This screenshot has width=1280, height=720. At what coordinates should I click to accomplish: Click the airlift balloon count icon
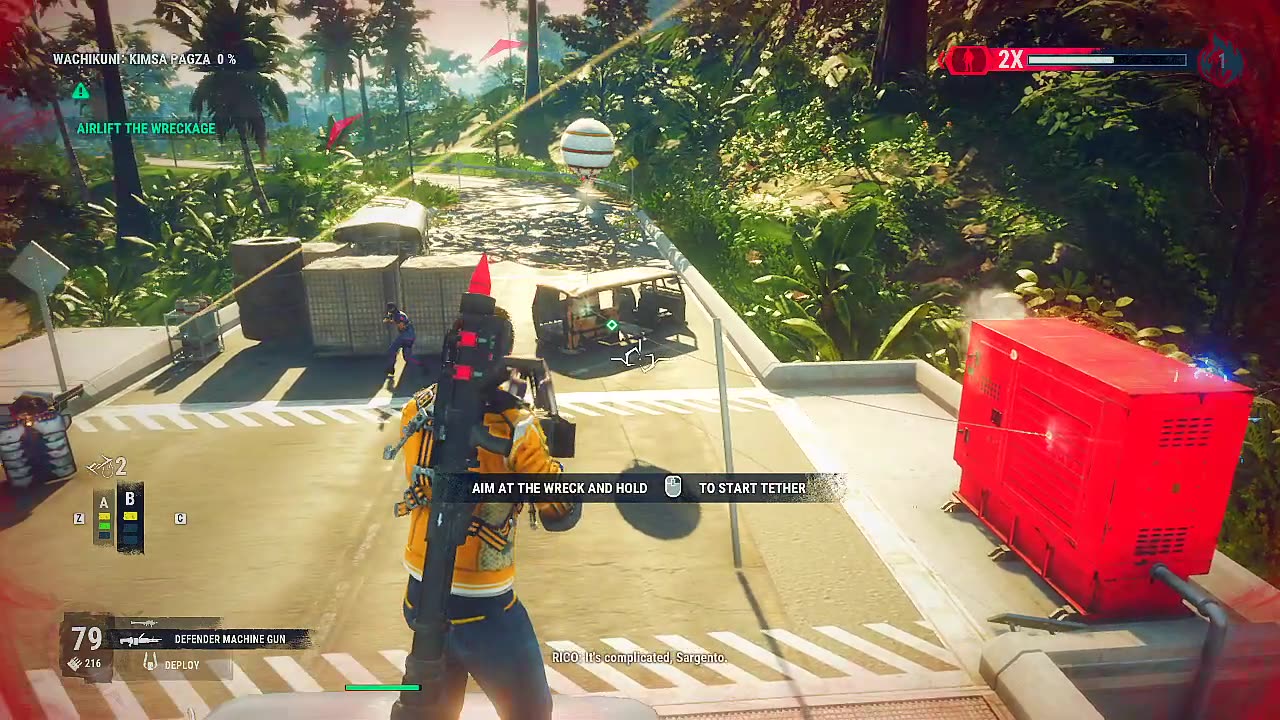[101, 466]
